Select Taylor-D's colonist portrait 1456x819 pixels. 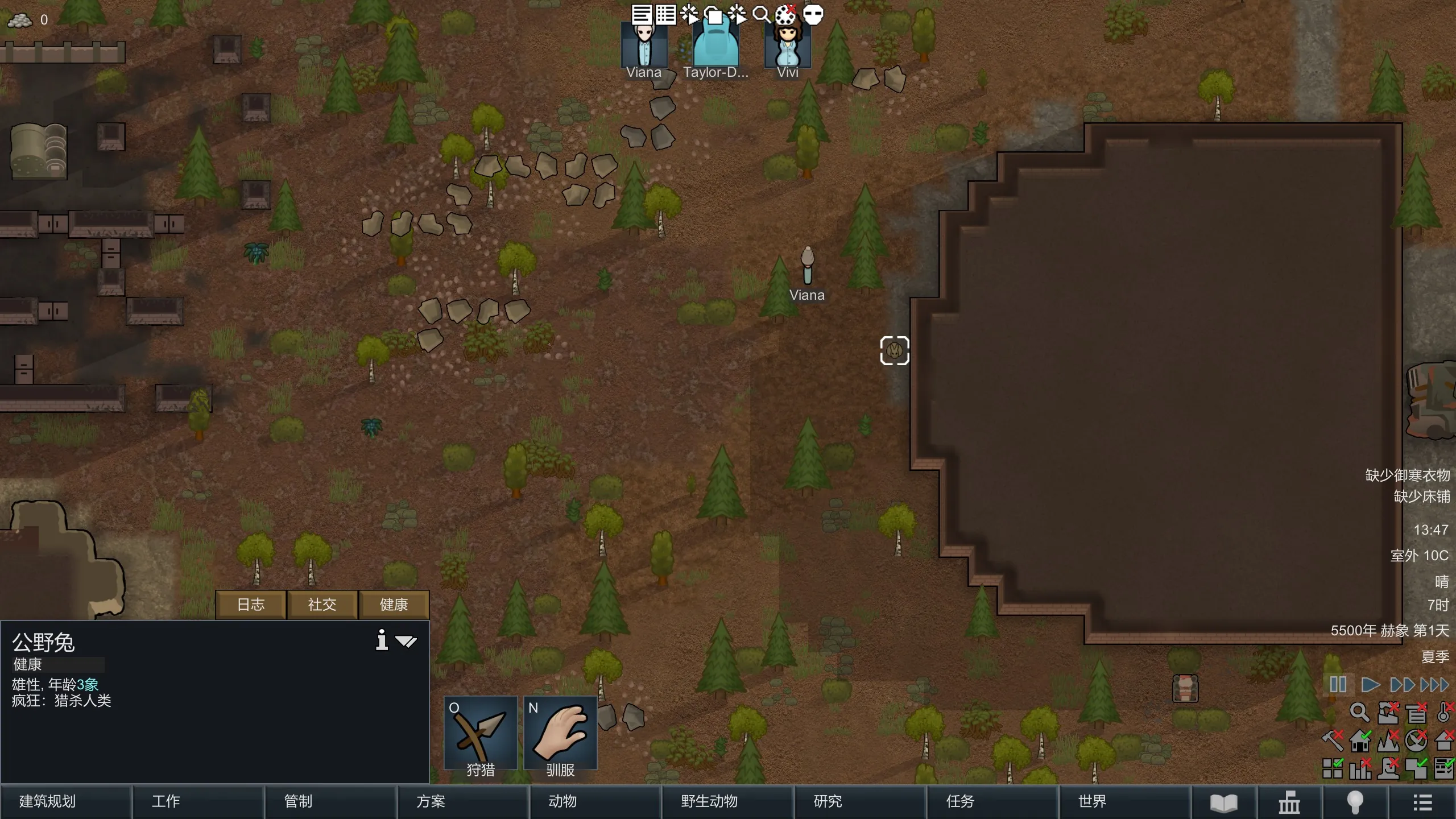pyautogui.click(x=715, y=47)
